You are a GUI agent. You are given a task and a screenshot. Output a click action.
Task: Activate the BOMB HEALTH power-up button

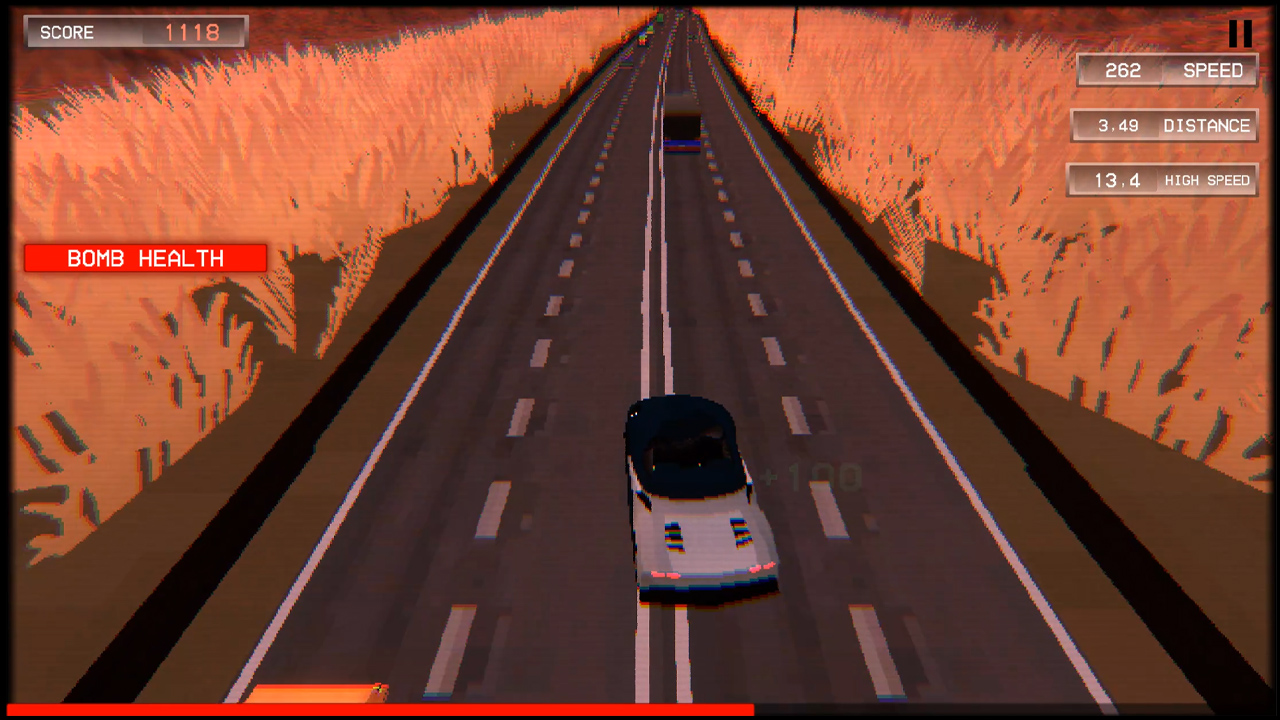point(145,258)
